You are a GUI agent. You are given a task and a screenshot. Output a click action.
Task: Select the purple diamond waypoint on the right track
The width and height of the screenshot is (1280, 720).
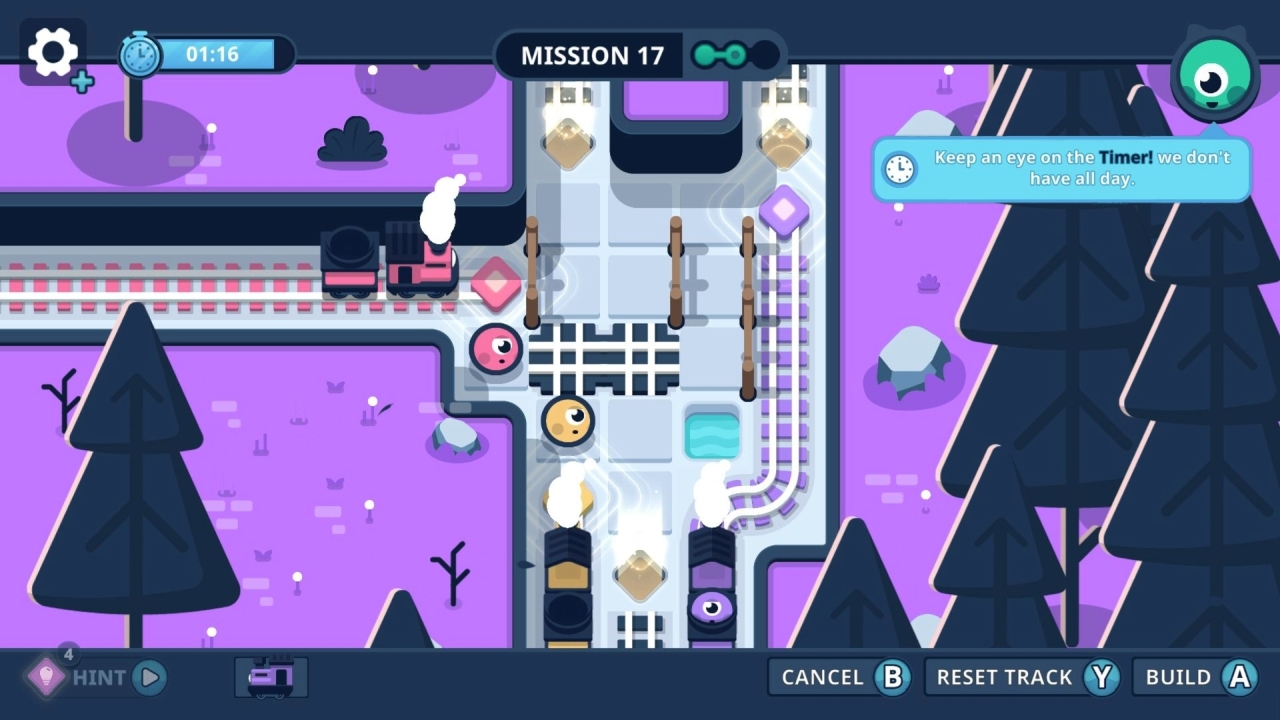pos(785,210)
